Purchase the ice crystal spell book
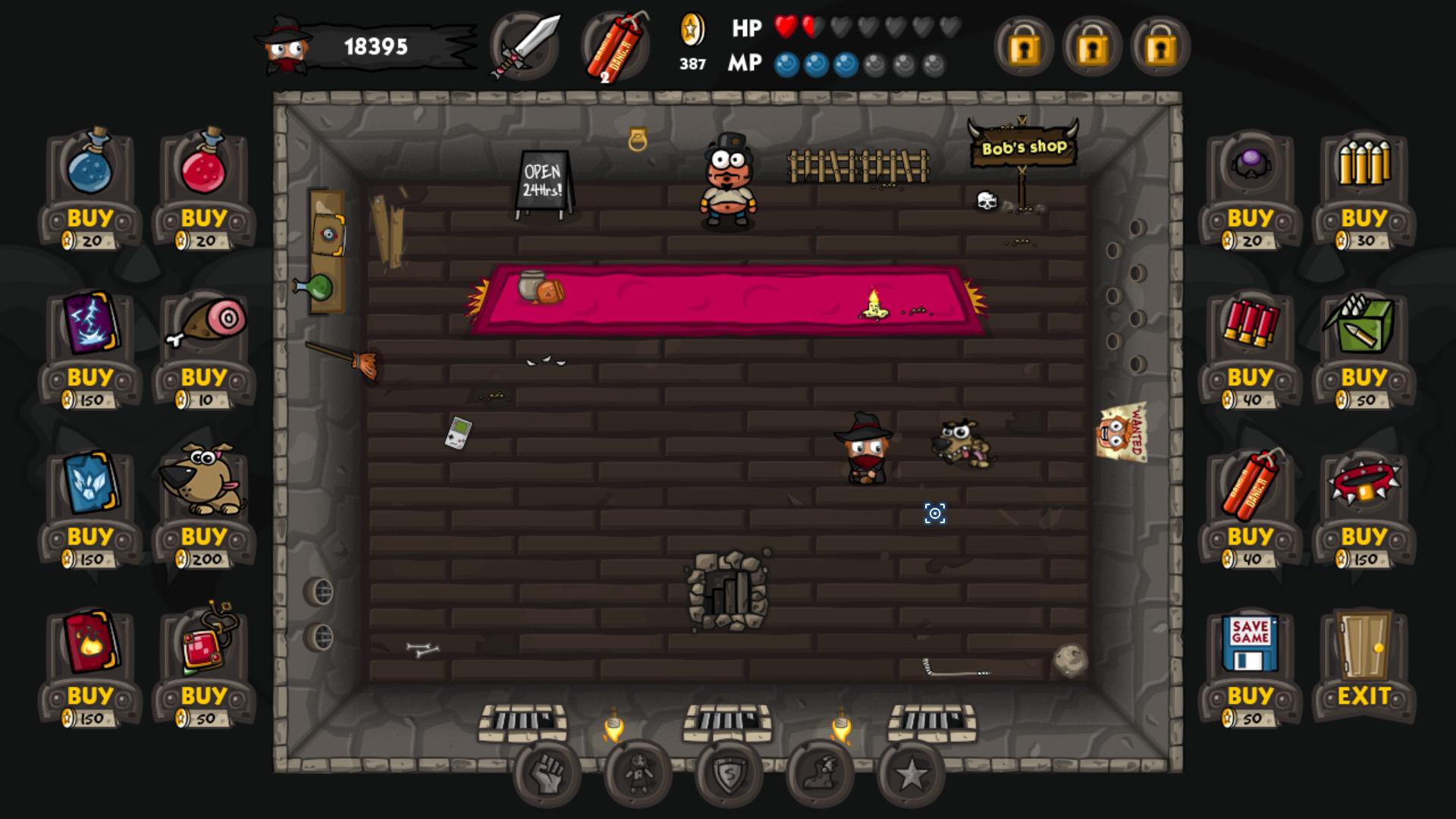Screen dimensions: 1456x819 point(90,537)
